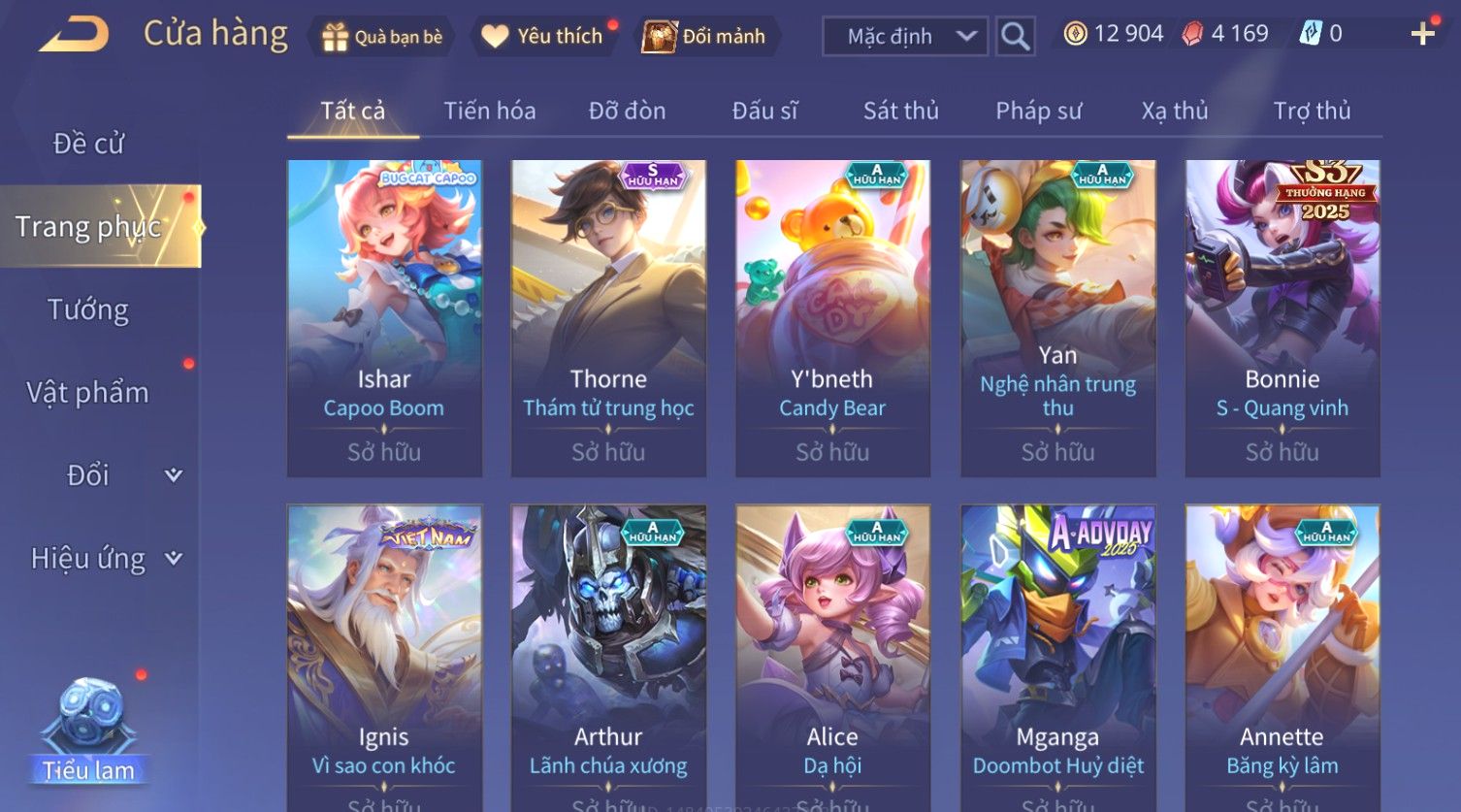Select the Ishar Capoo Boom skin card
Screen dimensions: 1461x812
pyautogui.click(x=384, y=317)
